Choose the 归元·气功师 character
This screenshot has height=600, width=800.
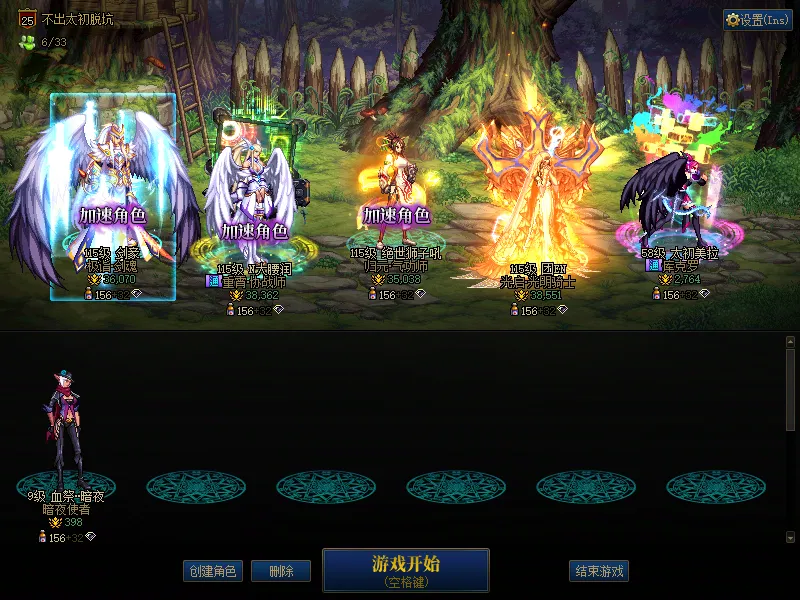click(x=395, y=200)
